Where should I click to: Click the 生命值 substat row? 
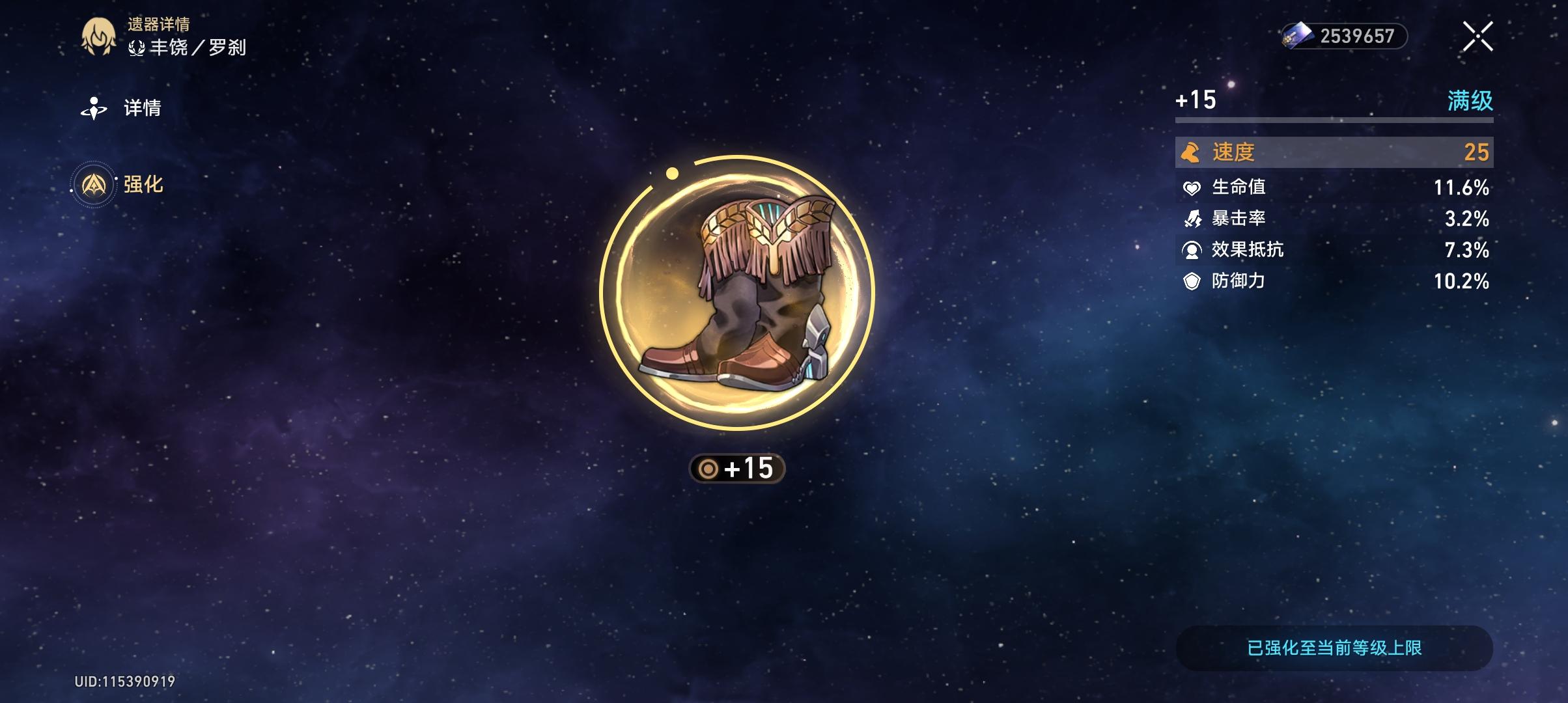click(x=1332, y=187)
